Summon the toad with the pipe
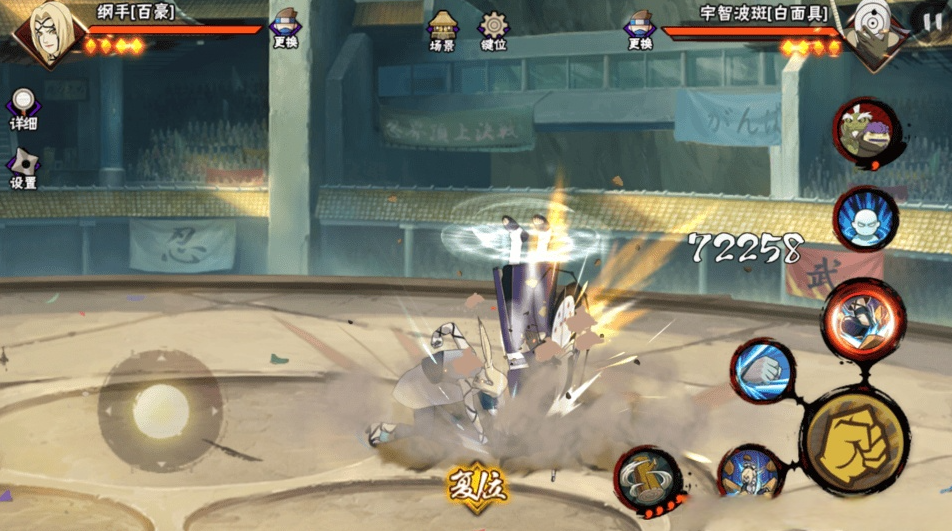This screenshot has height=531, width=952. pyautogui.click(x=864, y=133)
